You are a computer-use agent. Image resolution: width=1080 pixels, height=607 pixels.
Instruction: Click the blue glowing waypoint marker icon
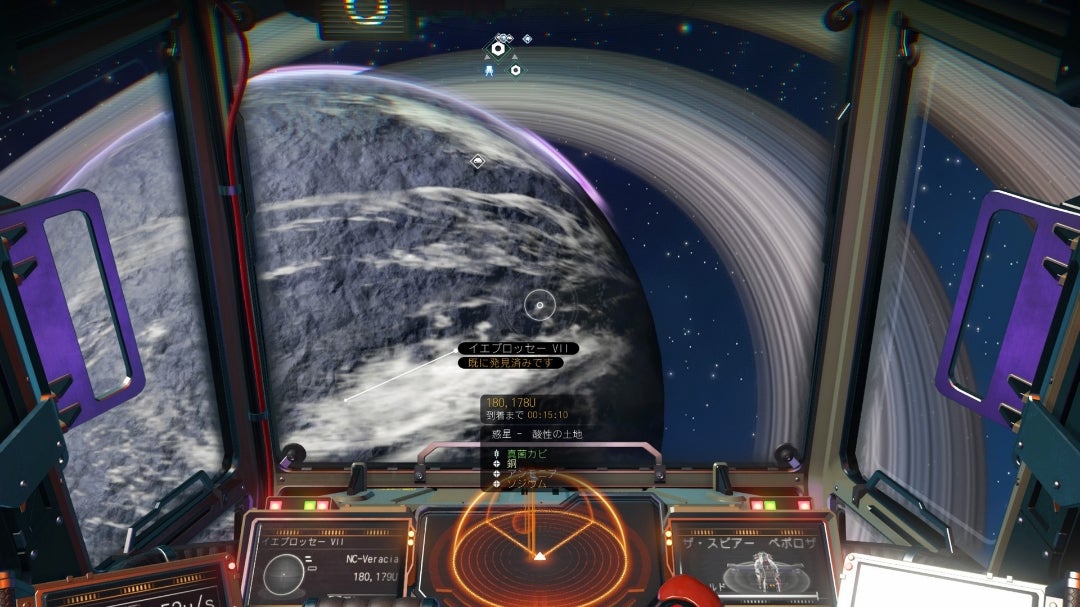coord(488,70)
